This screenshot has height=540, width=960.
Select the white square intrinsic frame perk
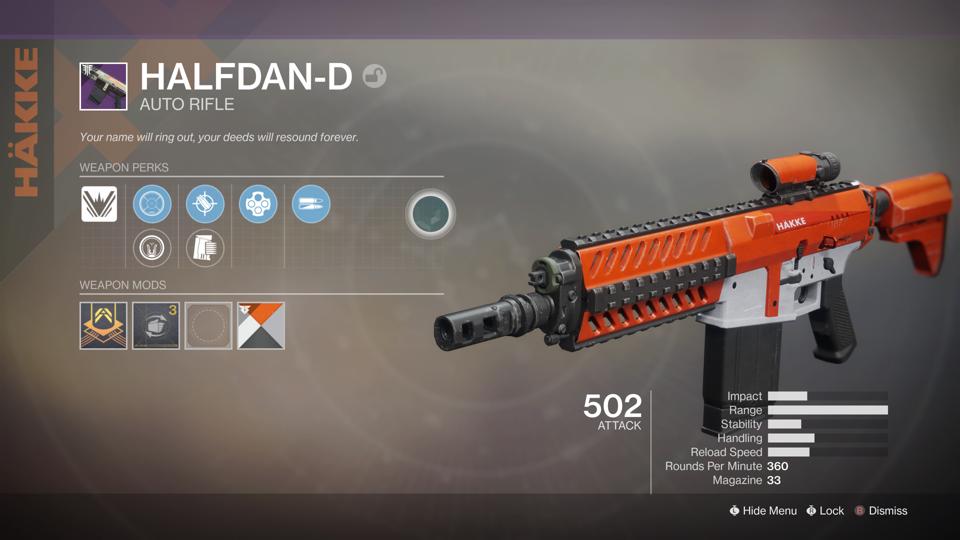[x=99, y=204]
